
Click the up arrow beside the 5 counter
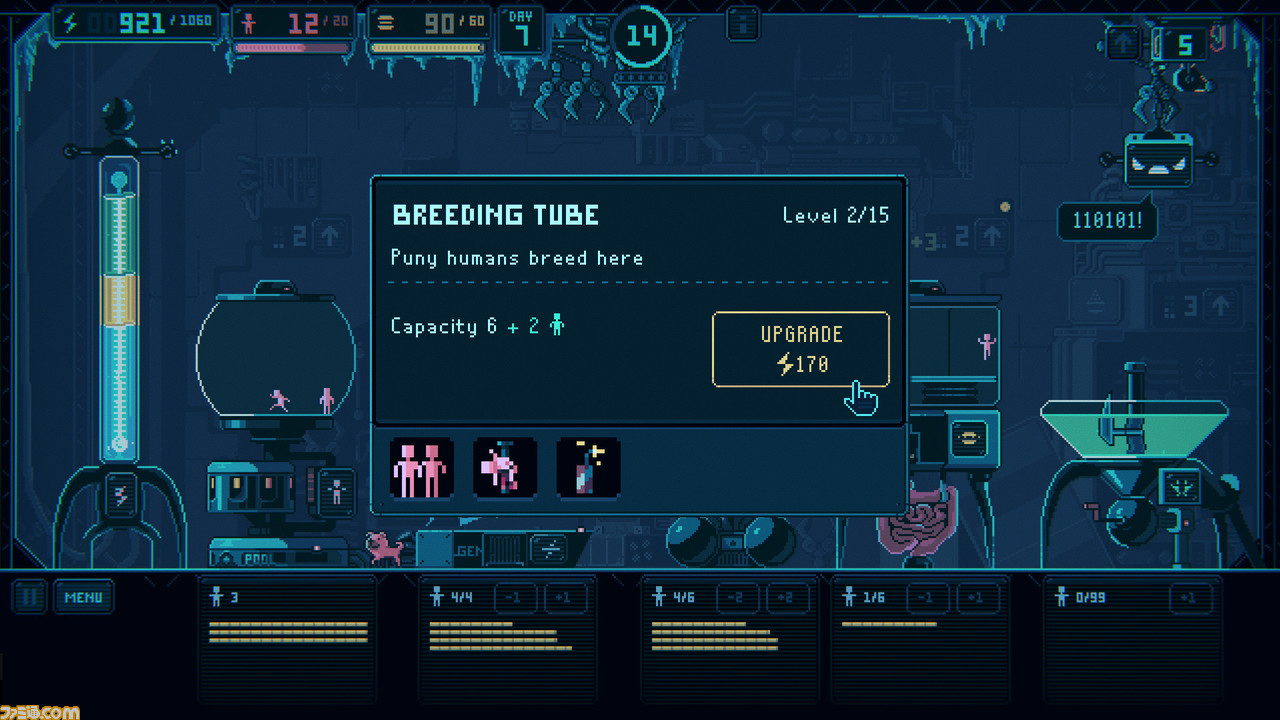pyautogui.click(x=1123, y=44)
